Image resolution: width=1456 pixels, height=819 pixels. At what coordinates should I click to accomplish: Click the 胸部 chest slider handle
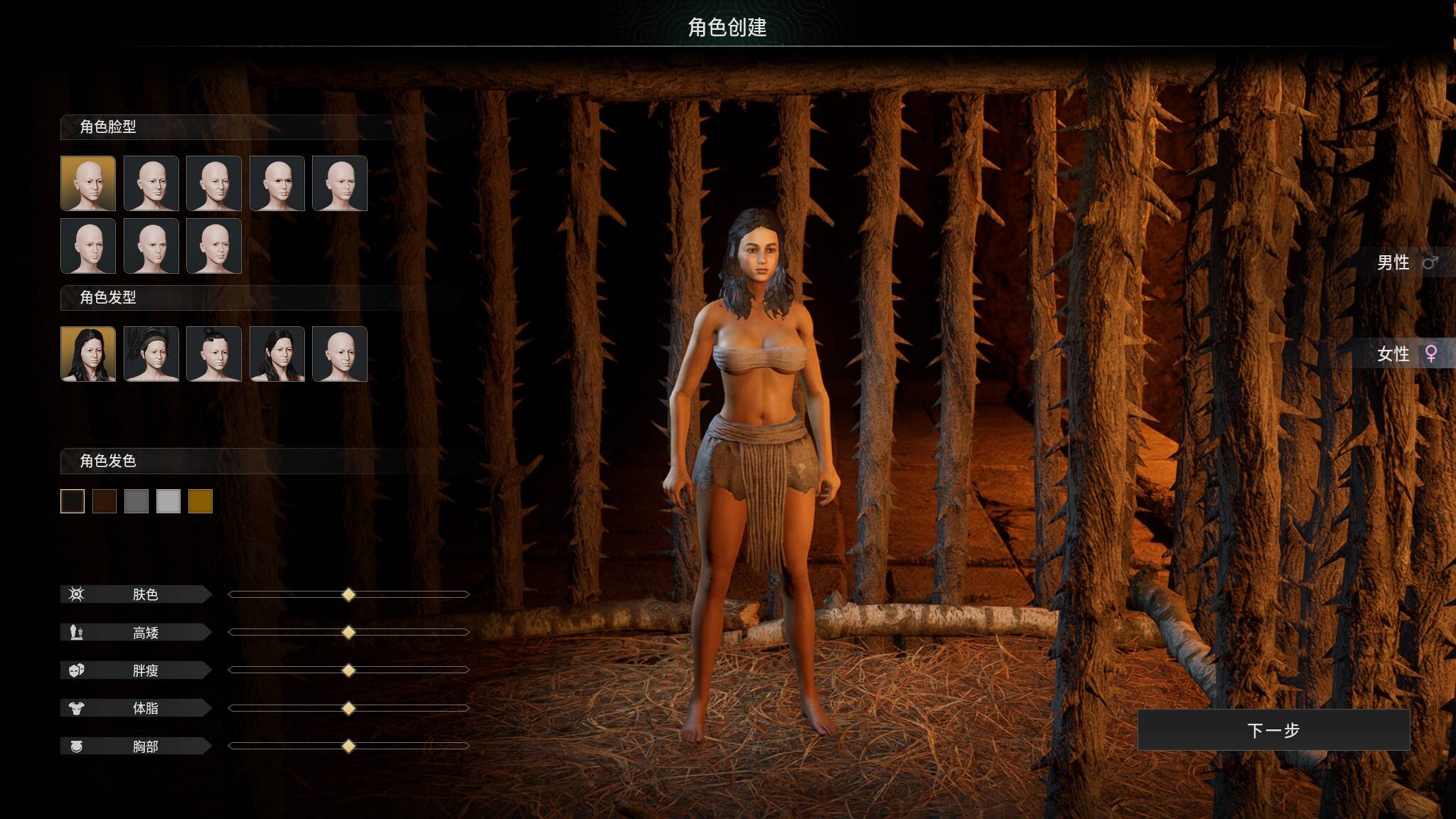pyautogui.click(x=348, y=746)
